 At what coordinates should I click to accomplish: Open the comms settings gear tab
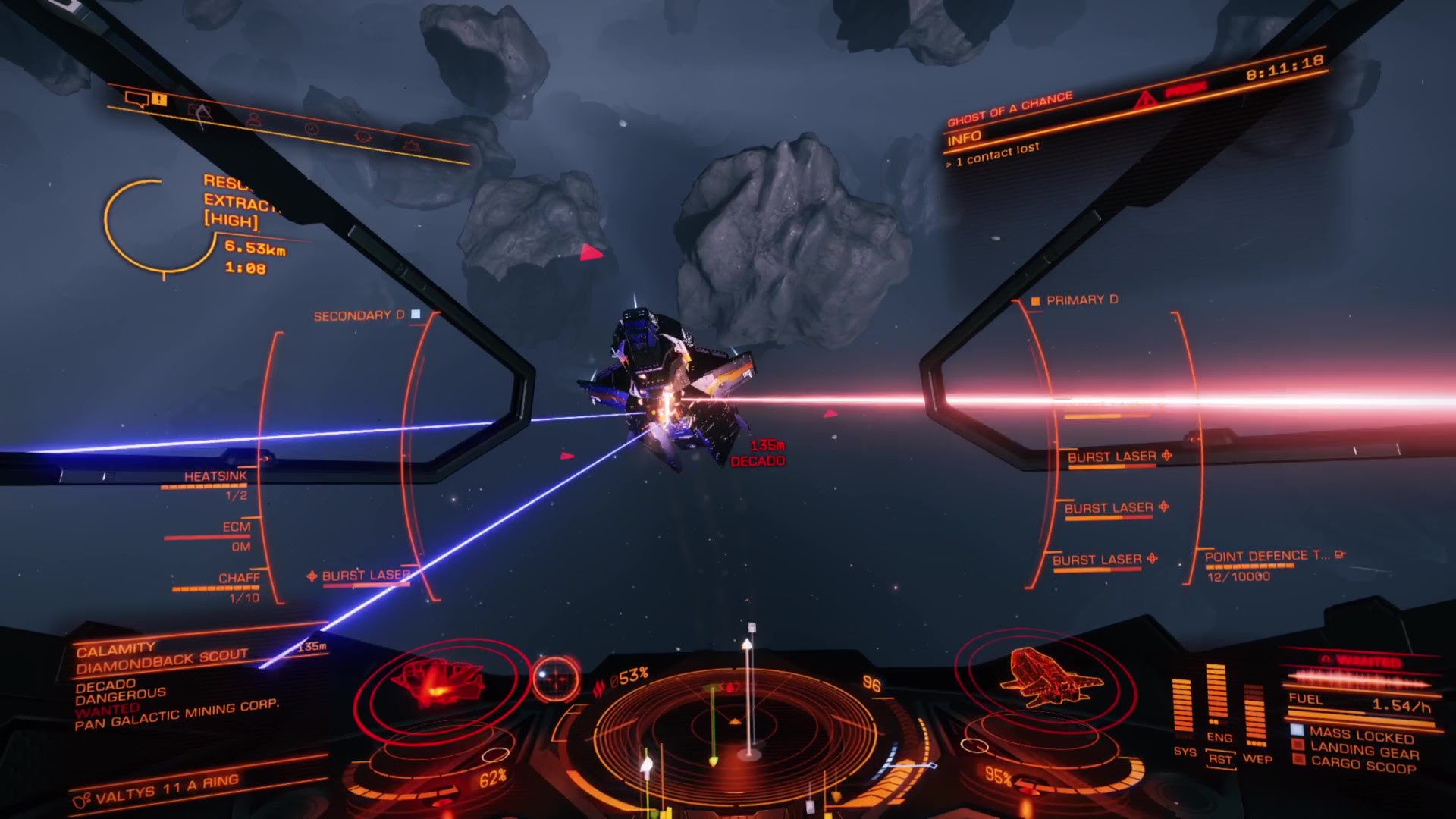click(364, 136)
